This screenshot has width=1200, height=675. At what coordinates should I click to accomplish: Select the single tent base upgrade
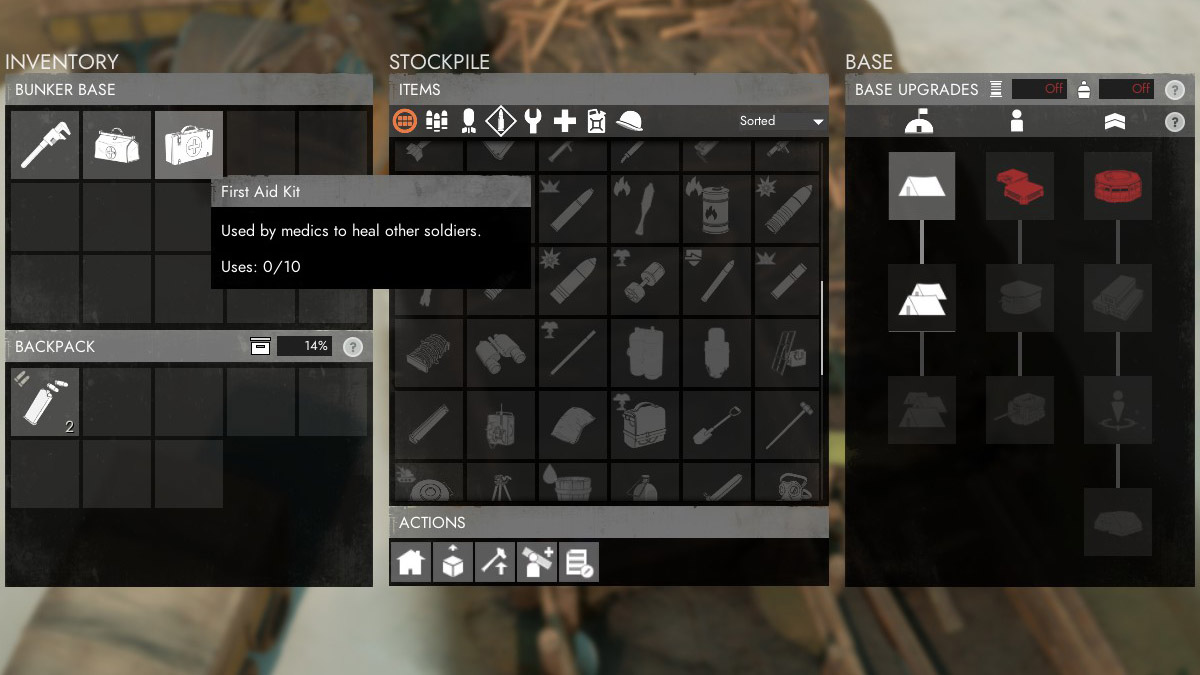pos(921,186)
